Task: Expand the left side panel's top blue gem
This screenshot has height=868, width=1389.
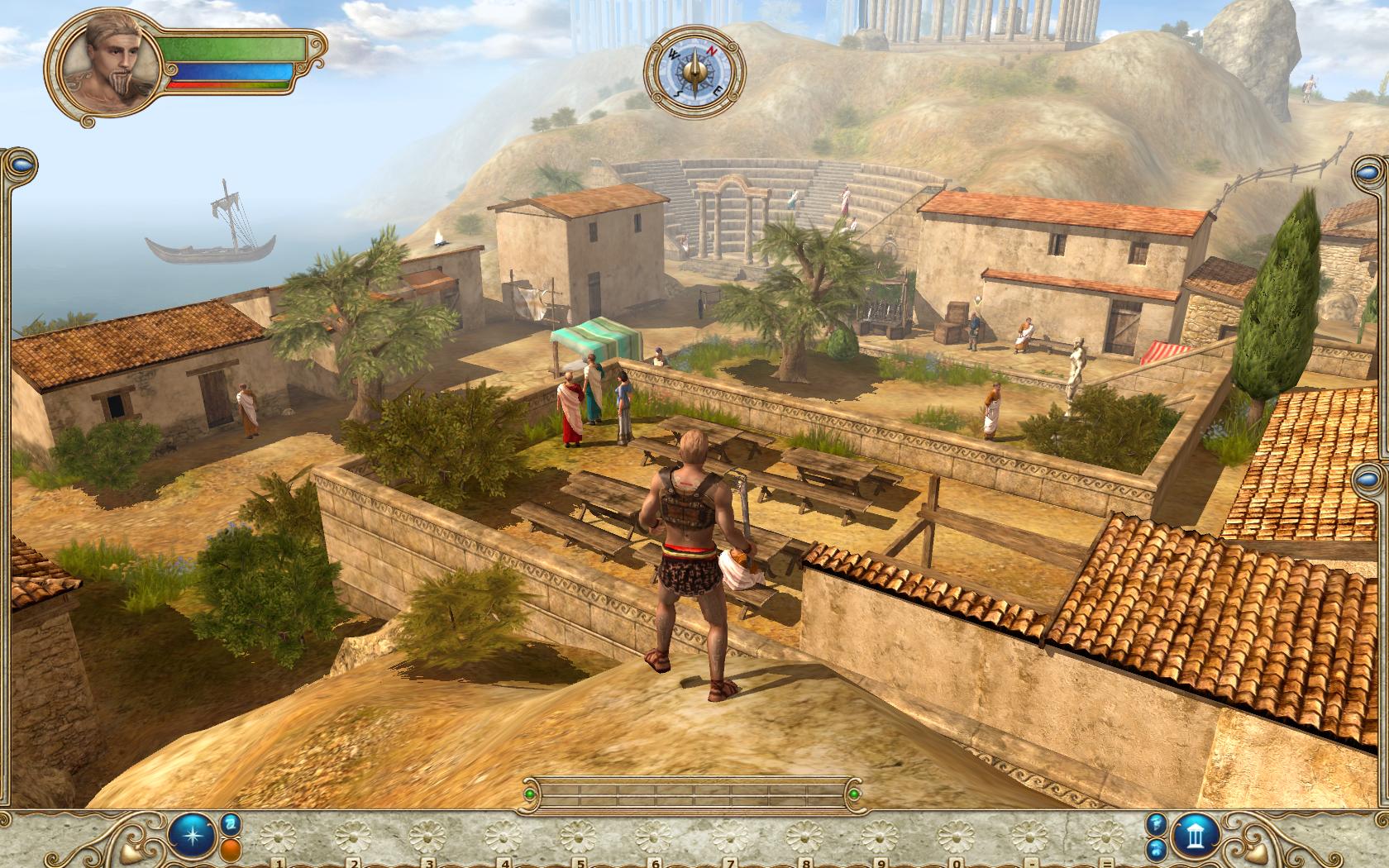Action: pyautogui.click(x=22, y=164)
